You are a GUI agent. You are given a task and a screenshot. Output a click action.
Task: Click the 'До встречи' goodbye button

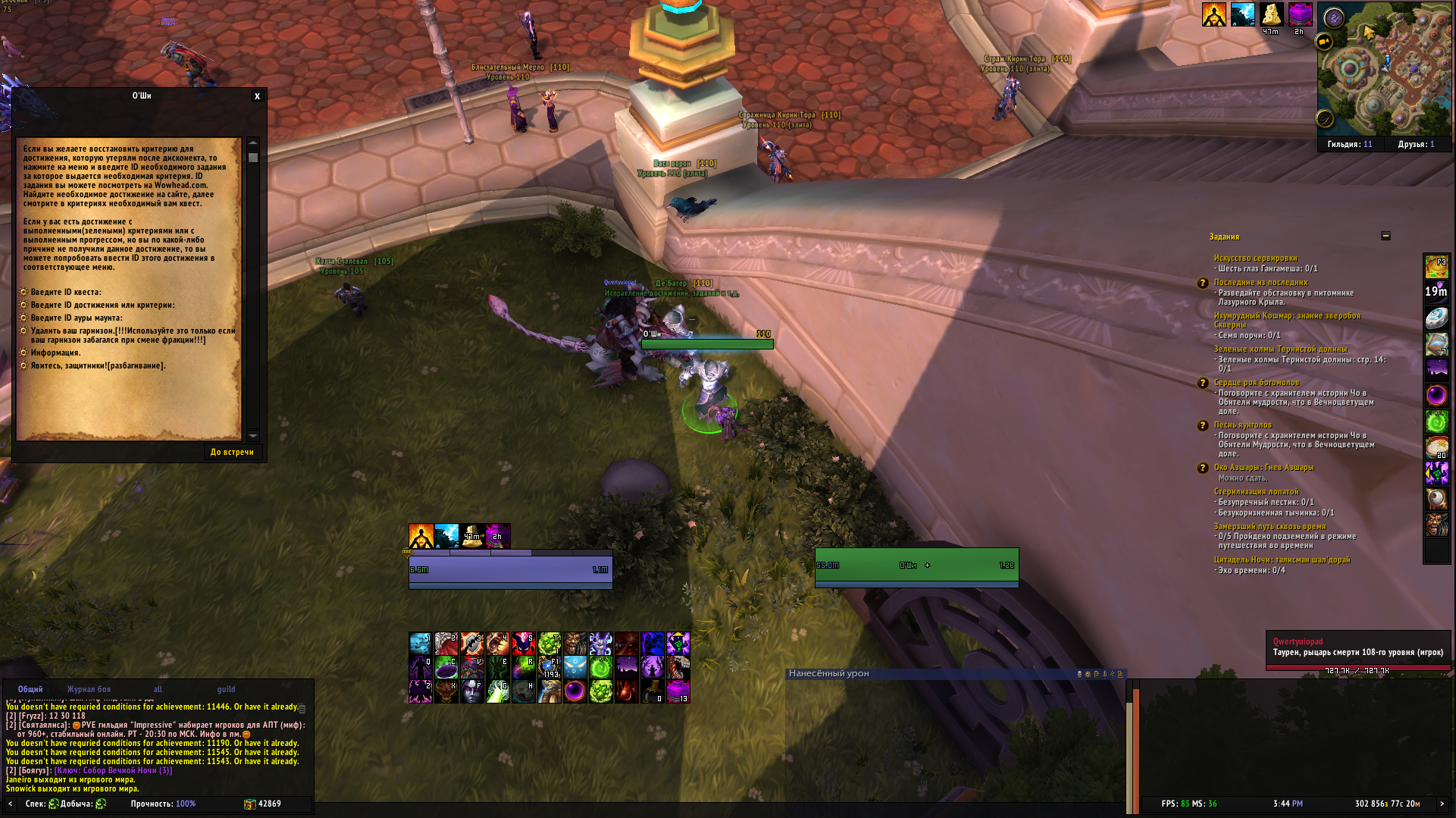tap(232, 452)
